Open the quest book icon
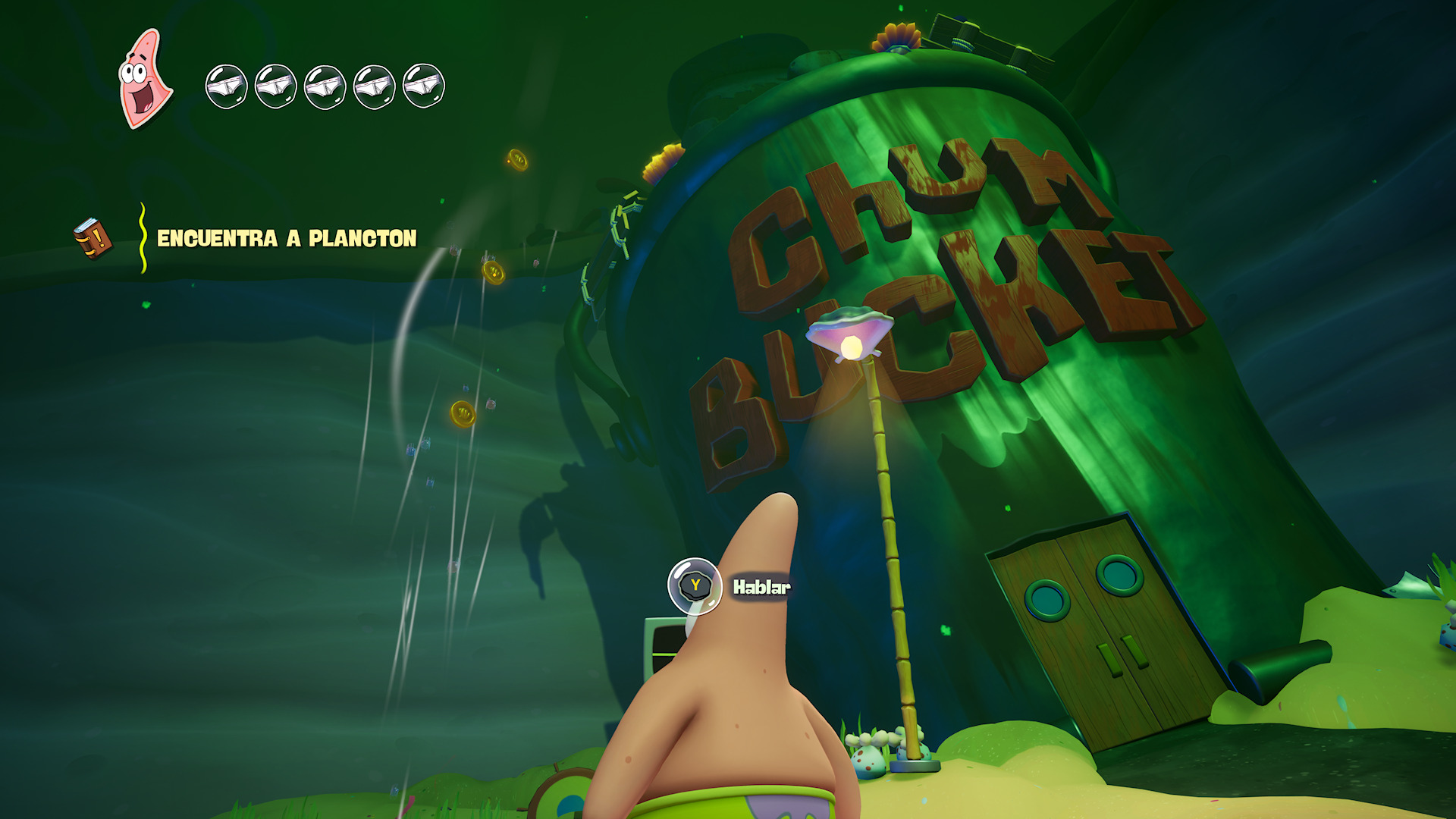This screenshot has height=819, width=1456. click(x=93, y=238)
